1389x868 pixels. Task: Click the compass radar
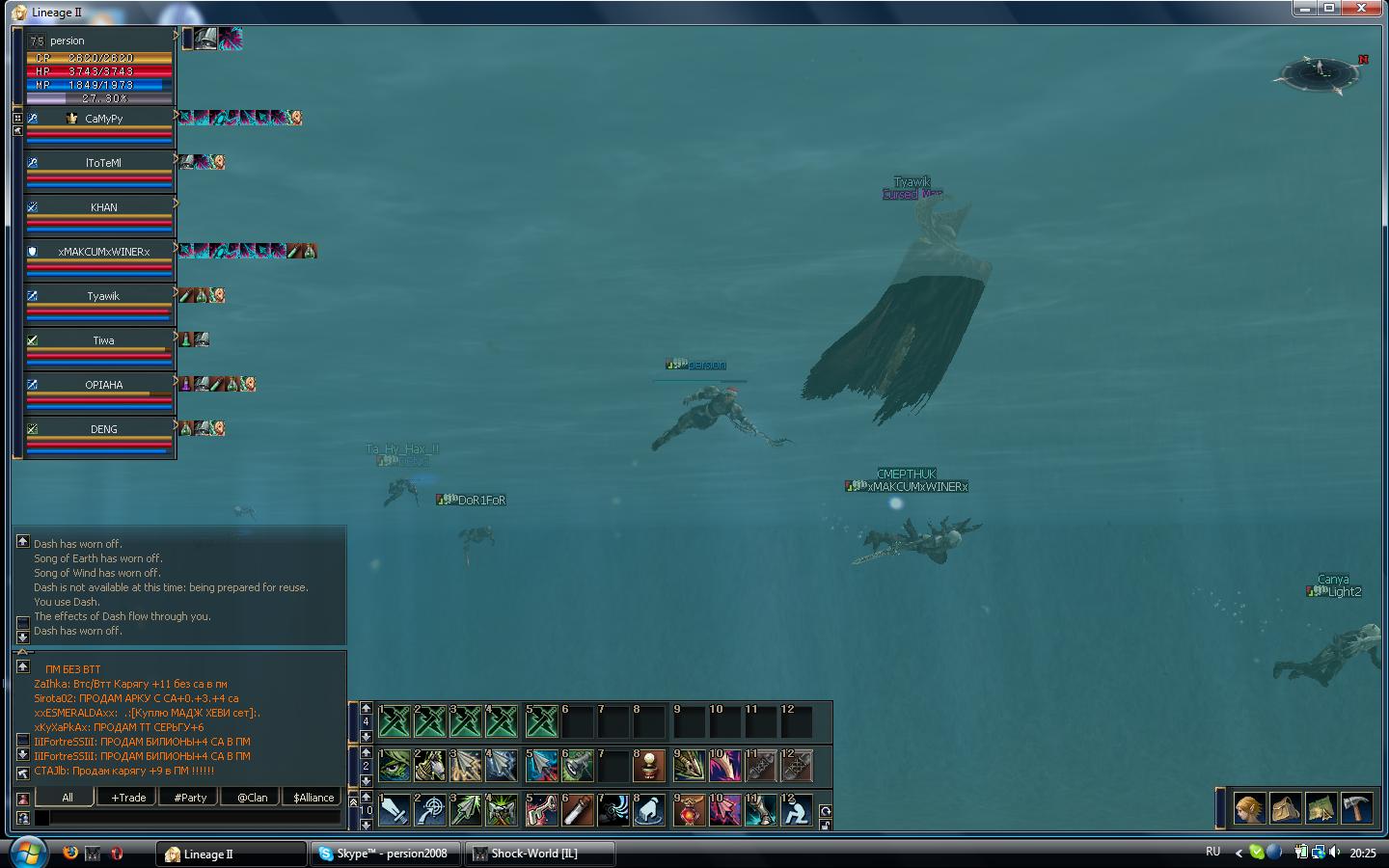click(x=1318, y=72)
